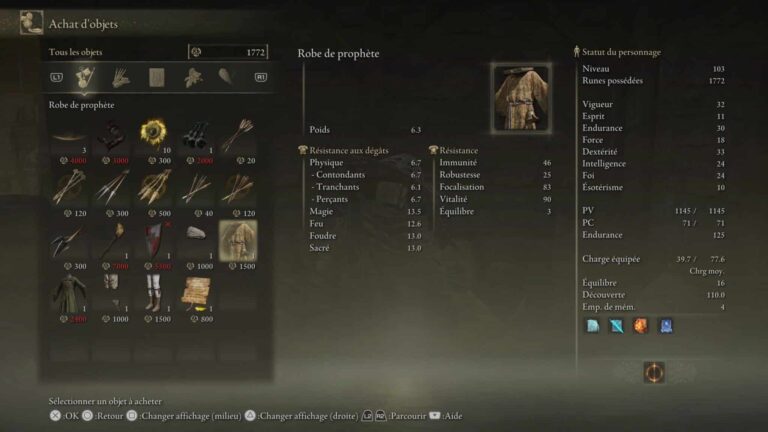Select the black gauntlets item priced 2000
The image size is (768, 432).
195,135
